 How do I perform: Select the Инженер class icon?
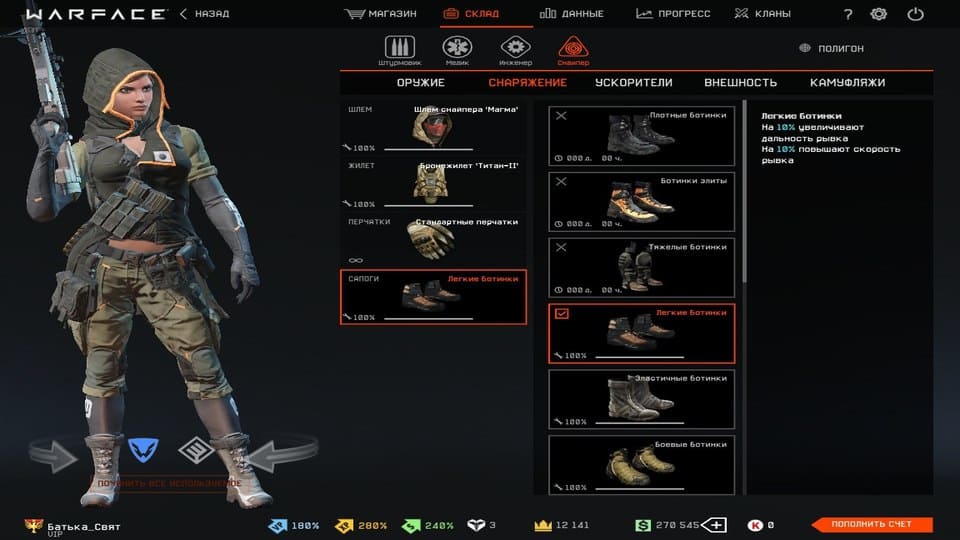tap(515, 49)
